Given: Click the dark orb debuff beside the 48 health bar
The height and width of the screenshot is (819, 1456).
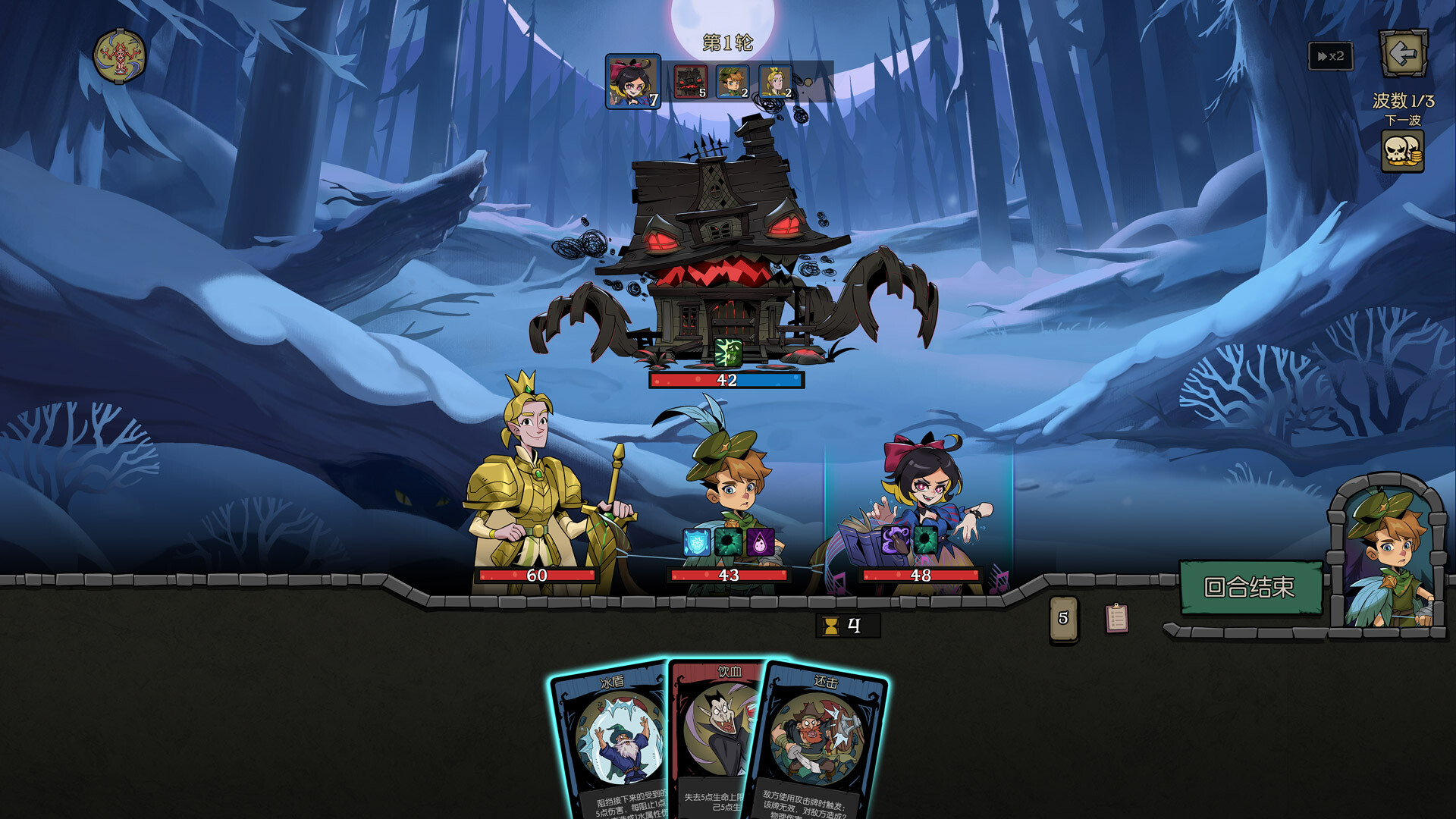Looking at the screenshot, I should (x=924, y=541).
